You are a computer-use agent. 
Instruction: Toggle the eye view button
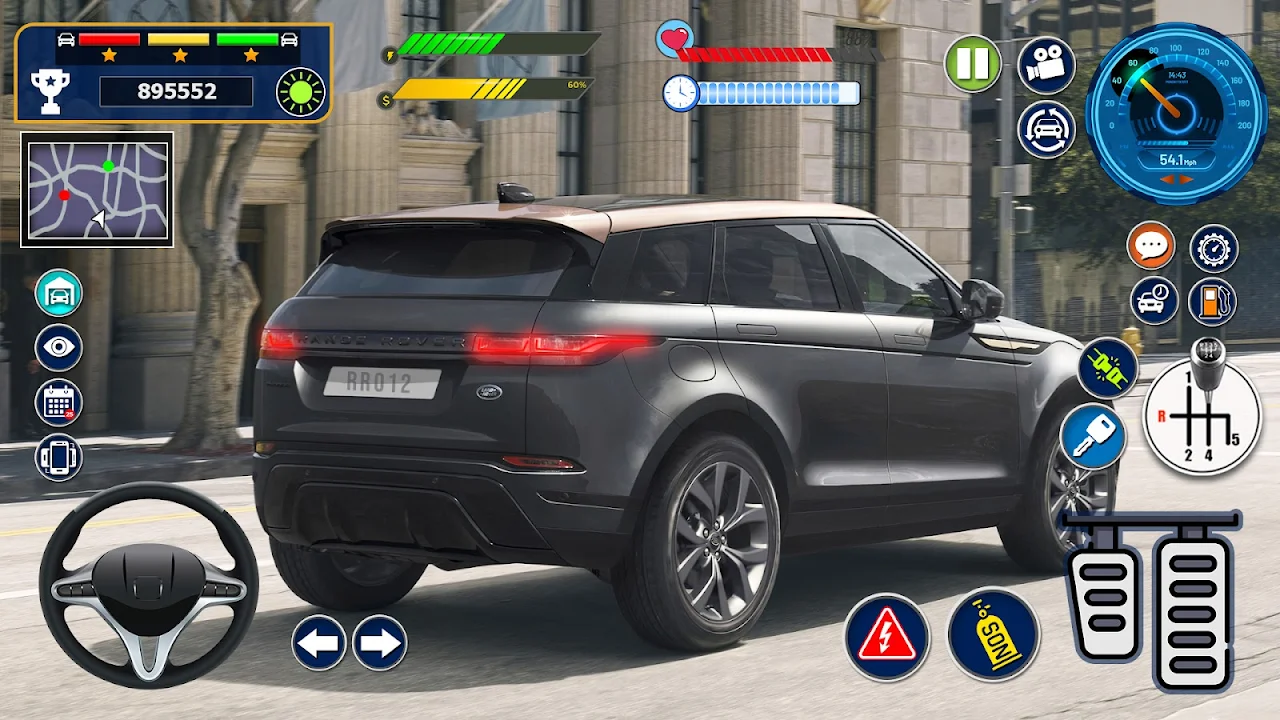(59, 348)
